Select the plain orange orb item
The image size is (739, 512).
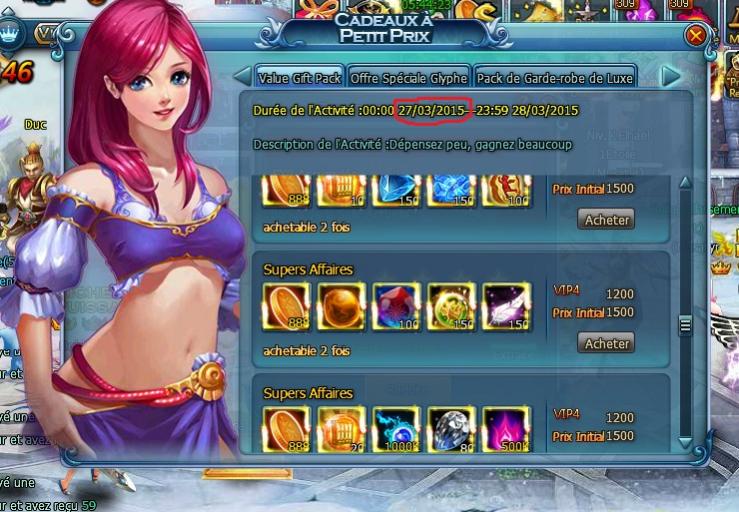[x=341, y=306]
